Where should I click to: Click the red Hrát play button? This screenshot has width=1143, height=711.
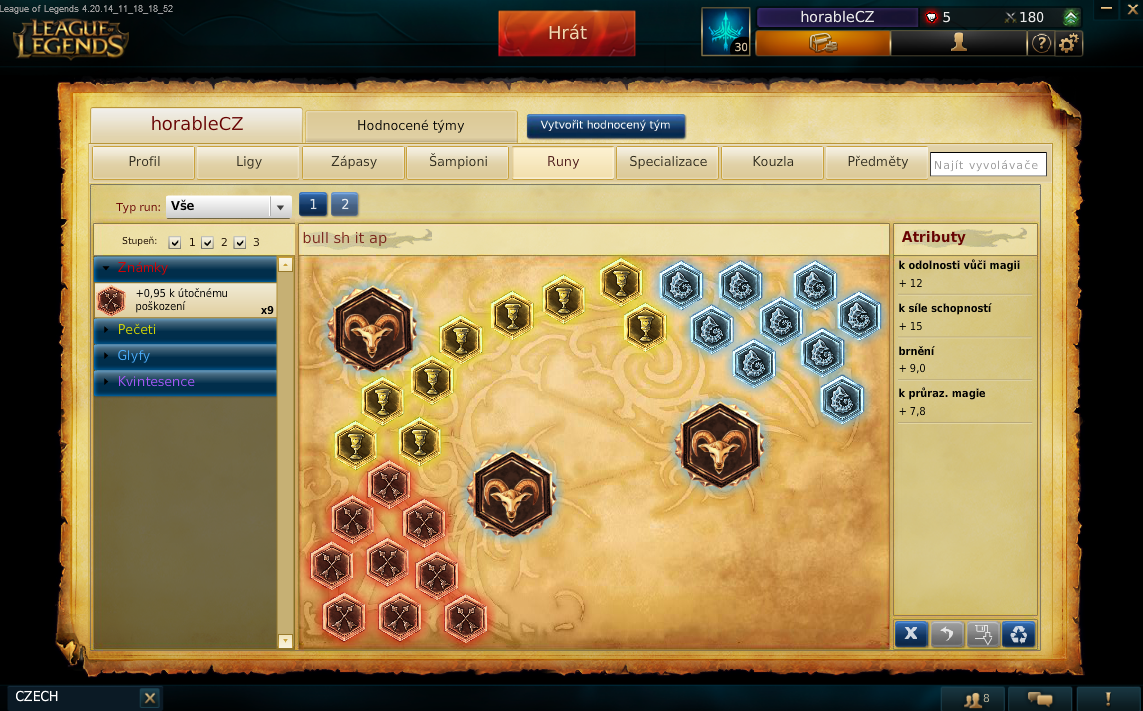click(566, 33)
